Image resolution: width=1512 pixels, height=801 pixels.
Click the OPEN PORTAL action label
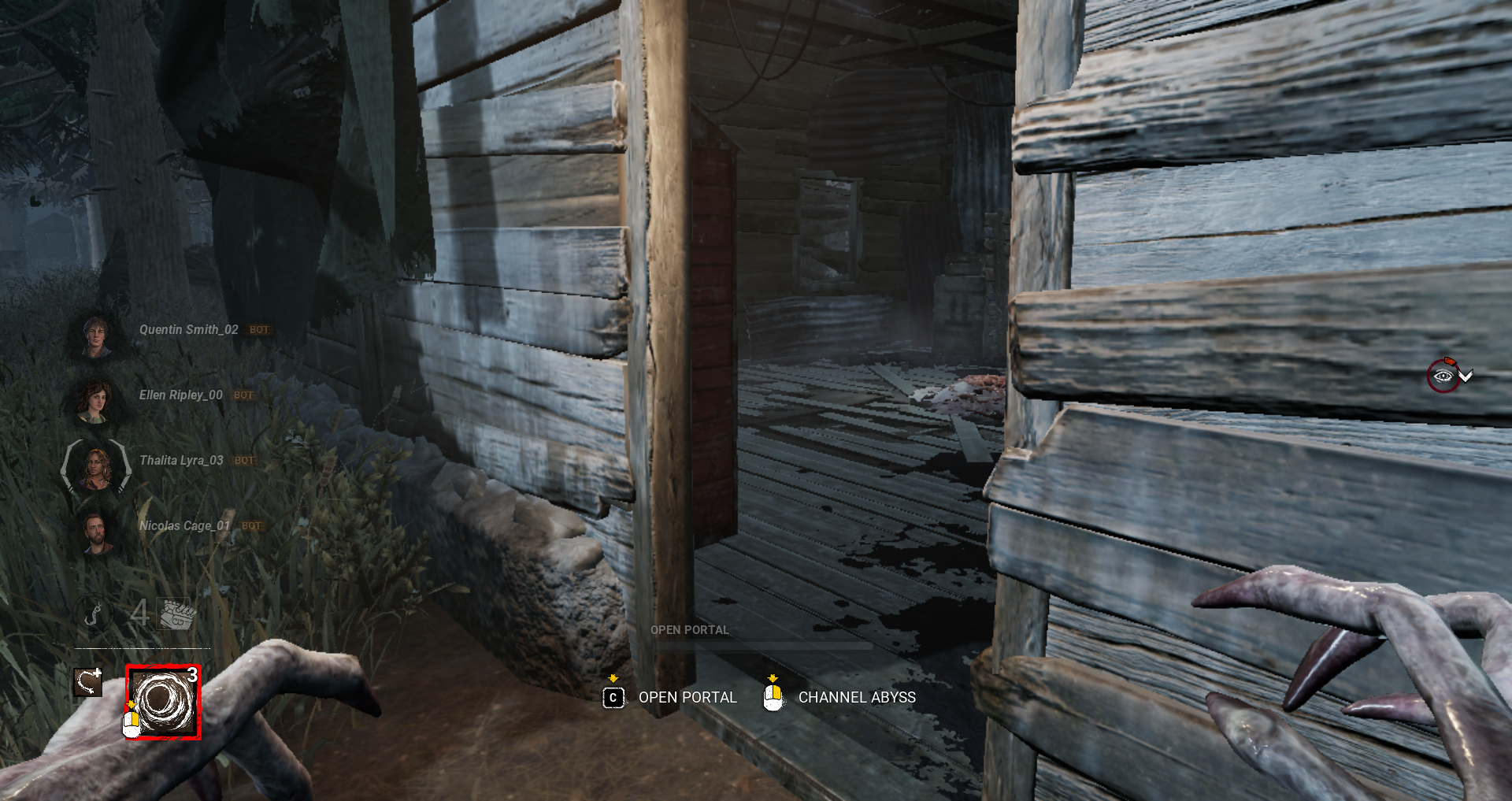[x=687, y=698]
